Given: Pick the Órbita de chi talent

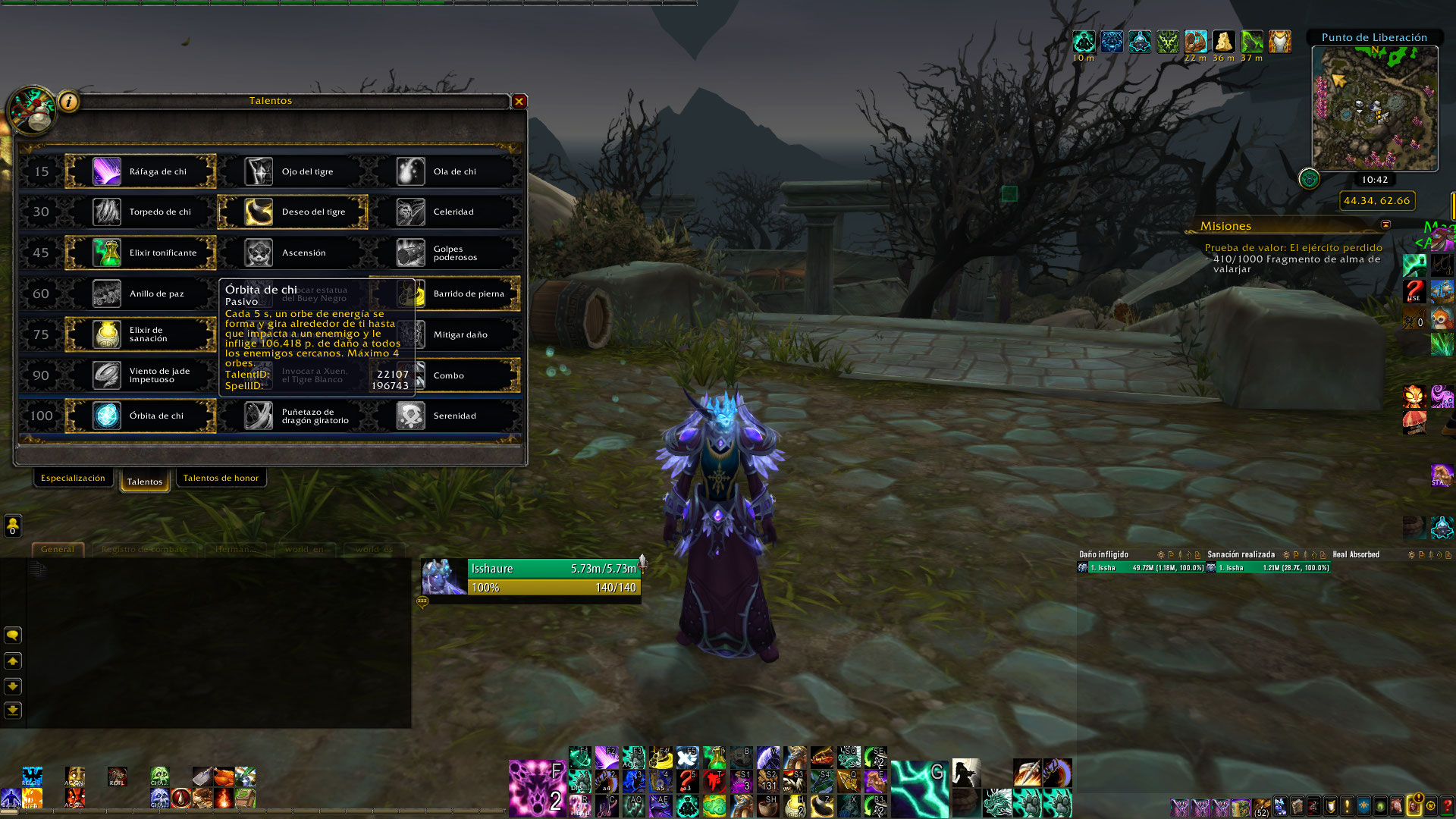Looking at the screenshot, I should (x=141, y=416).
